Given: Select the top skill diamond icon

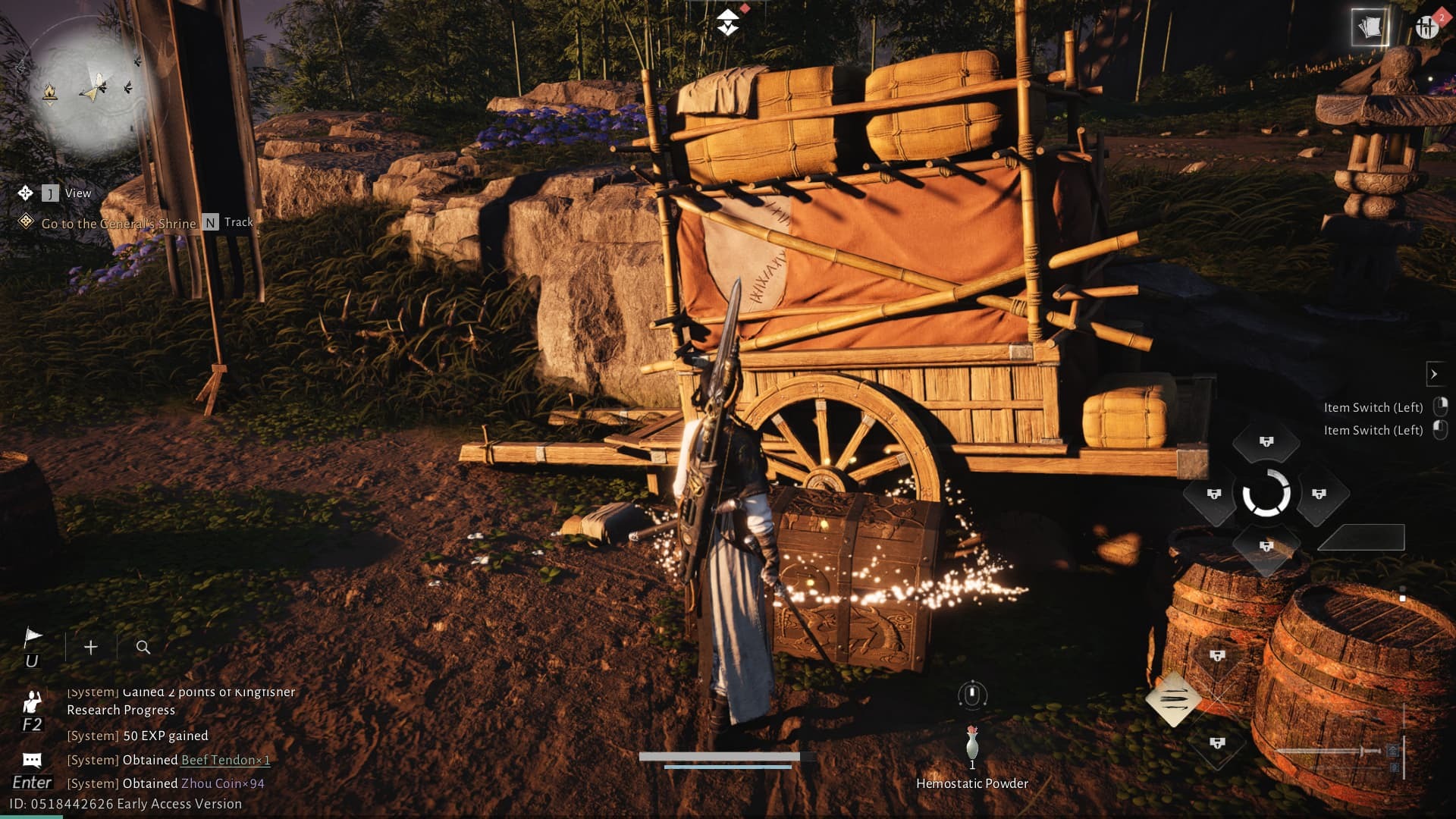Looking at the screenshot, I should 1266,442.
